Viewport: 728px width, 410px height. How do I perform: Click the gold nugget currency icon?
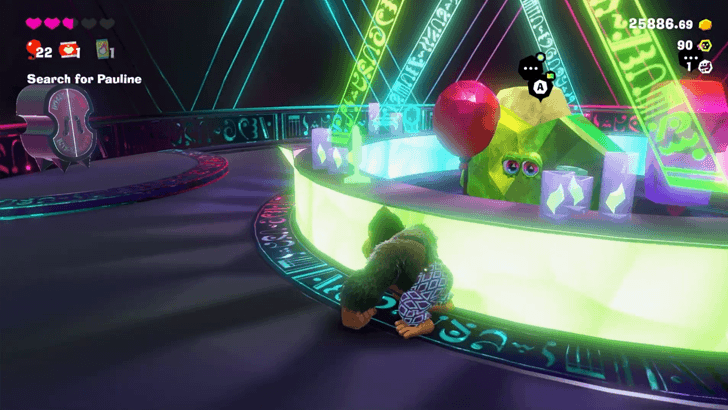tap(706, 23)
